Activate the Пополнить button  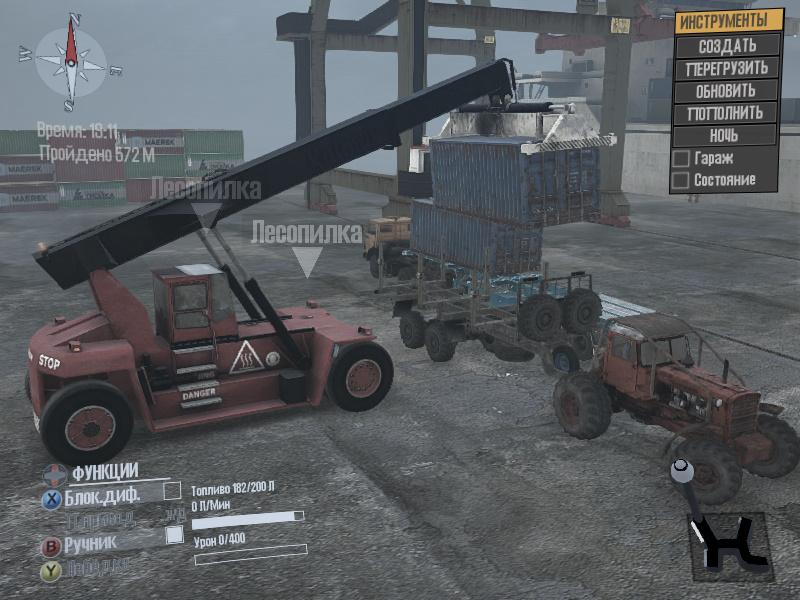[x=727, y=113]
